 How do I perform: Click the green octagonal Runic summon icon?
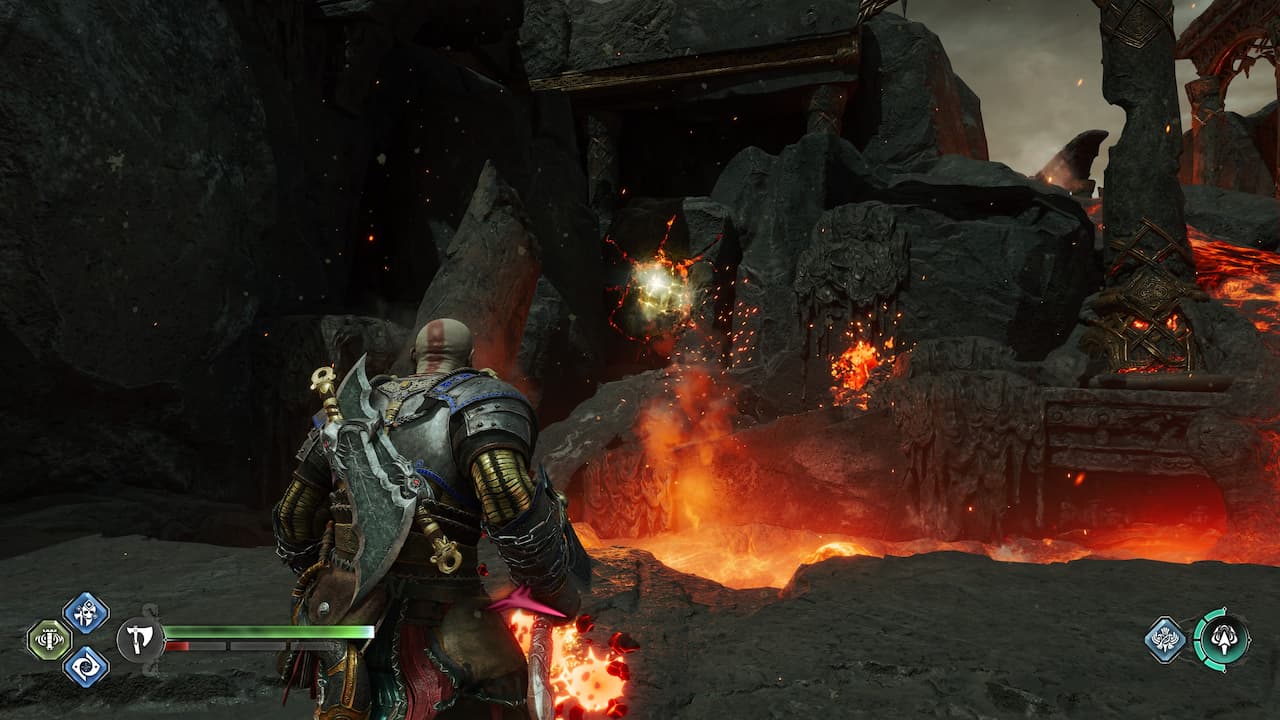[48, 638]
